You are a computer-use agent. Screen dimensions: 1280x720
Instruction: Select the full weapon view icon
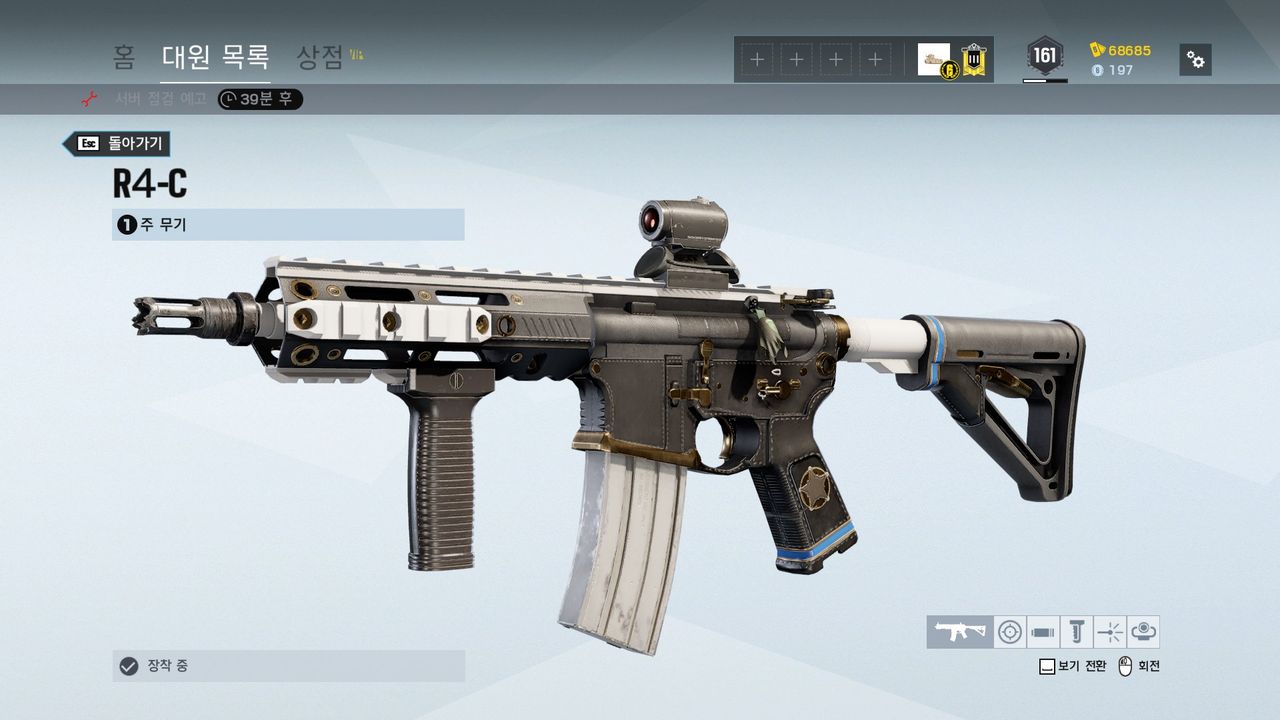point(960,632)
